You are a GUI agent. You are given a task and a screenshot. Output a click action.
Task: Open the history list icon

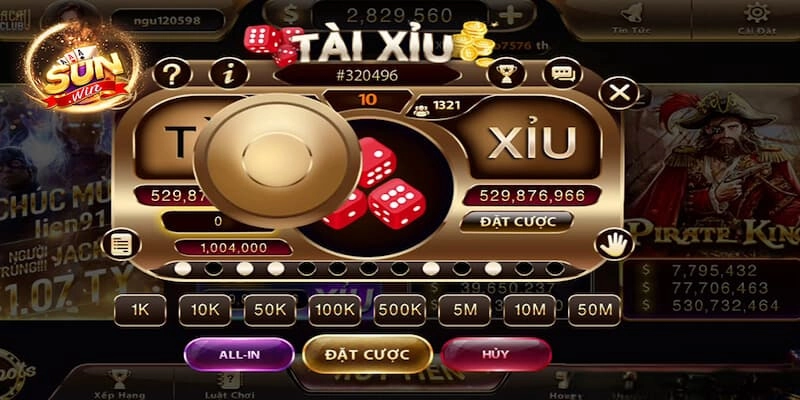coord(123,243)
